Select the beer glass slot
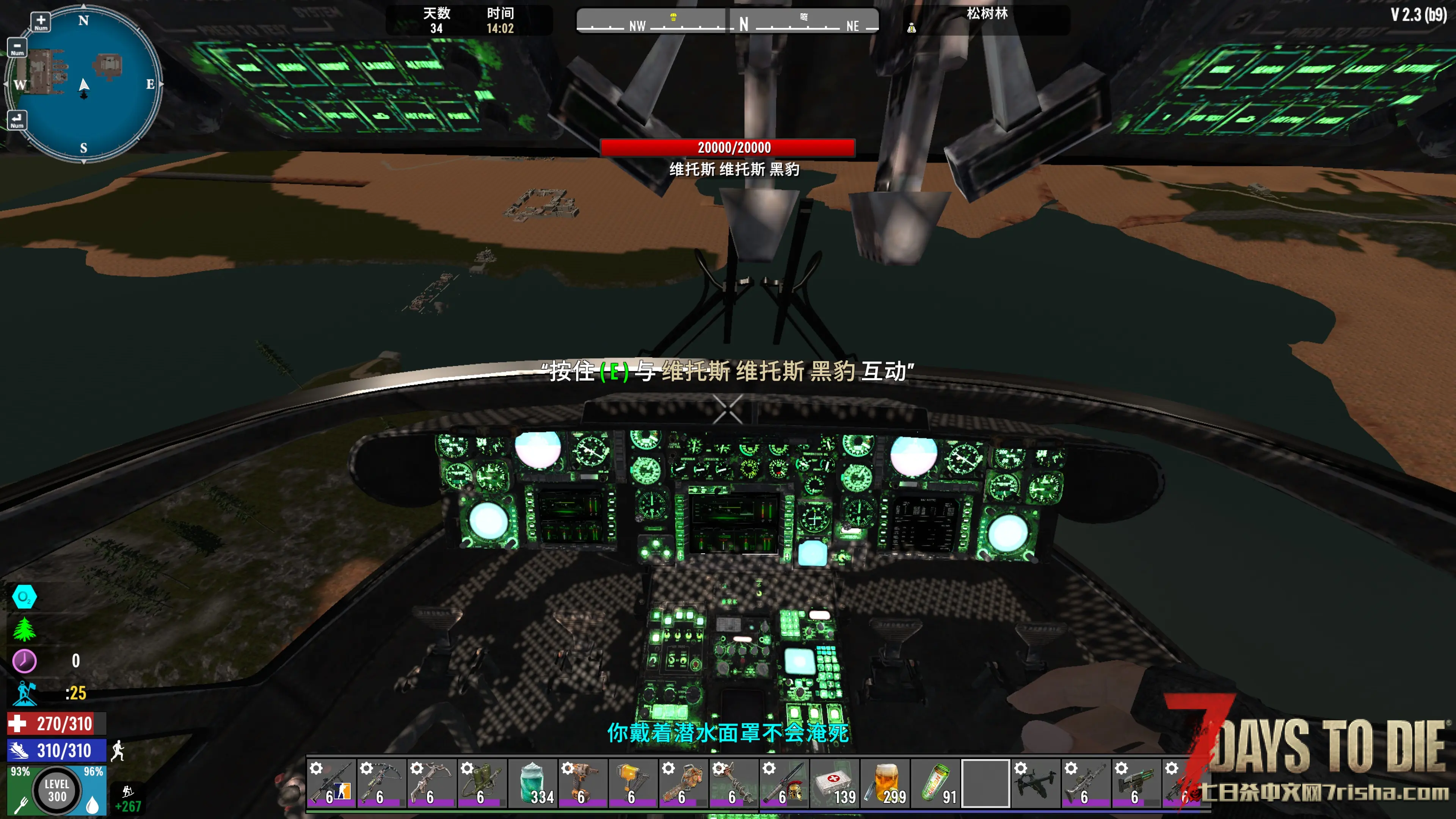Screen dimensions: 1456x819 coord(885,783)
